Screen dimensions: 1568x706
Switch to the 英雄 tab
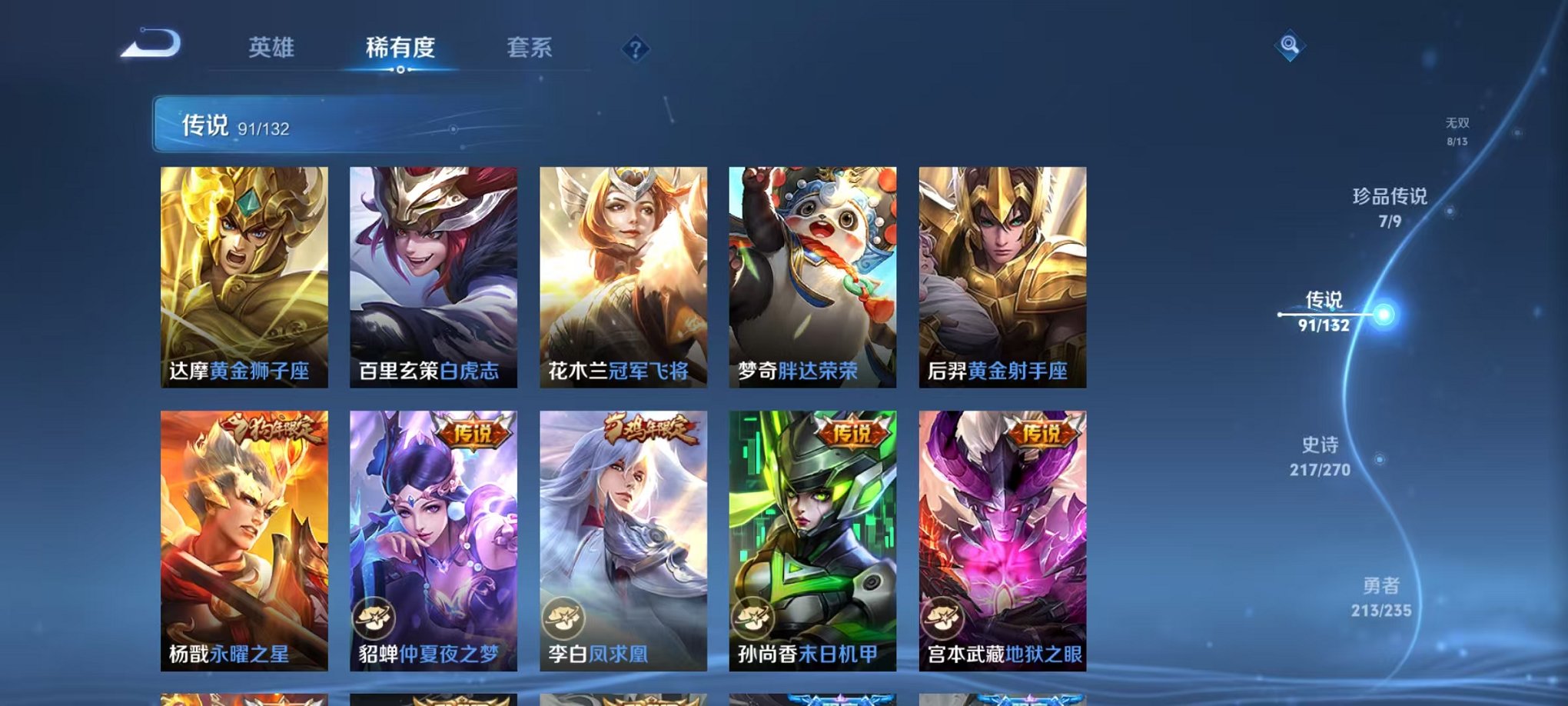pyautogui.click(x=273, y=46)
